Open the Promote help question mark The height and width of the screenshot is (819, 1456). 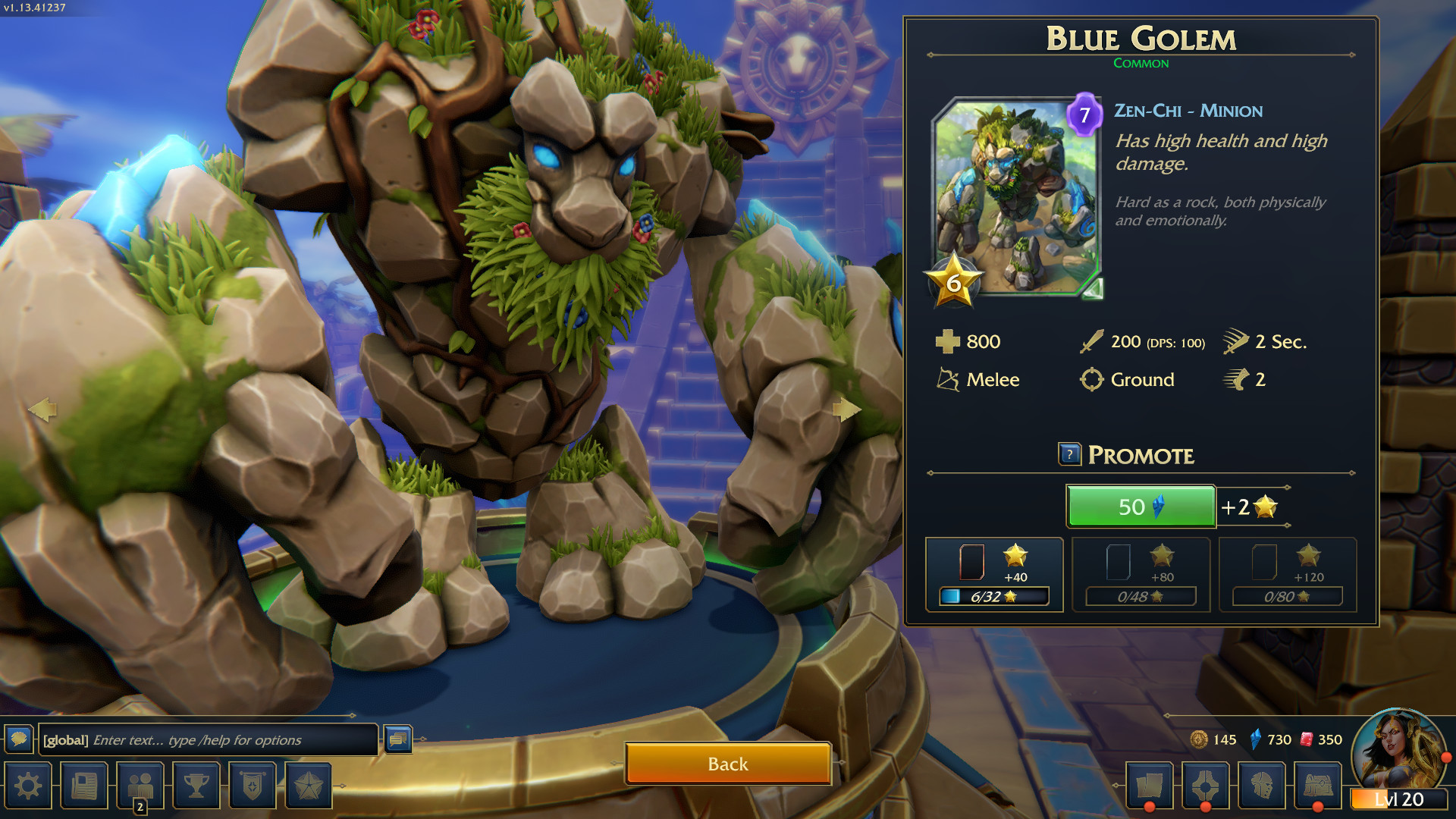pyautogui.click(x=1069, y=454)
